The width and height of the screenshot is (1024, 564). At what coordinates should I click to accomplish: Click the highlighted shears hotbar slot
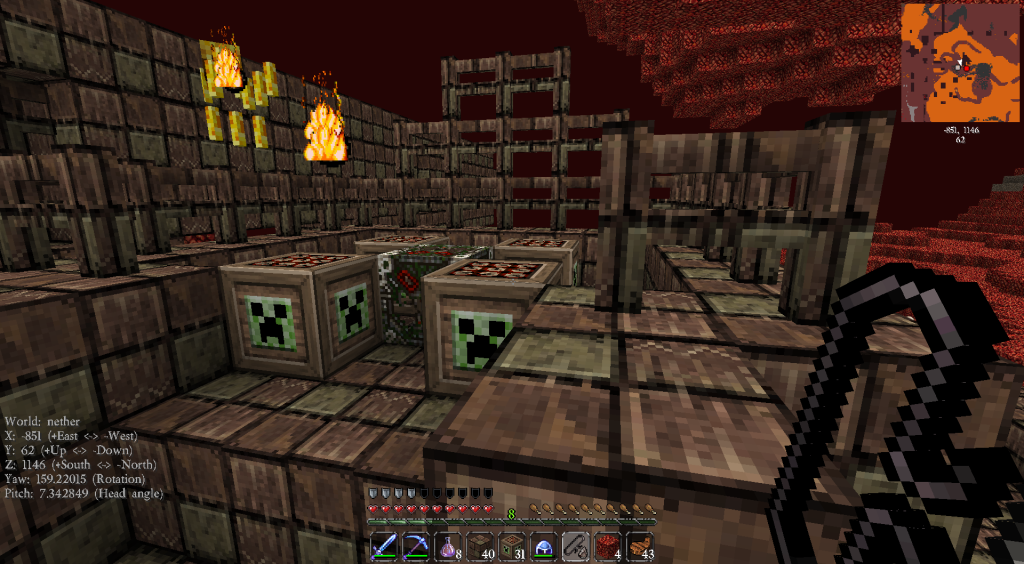point(577,546)
